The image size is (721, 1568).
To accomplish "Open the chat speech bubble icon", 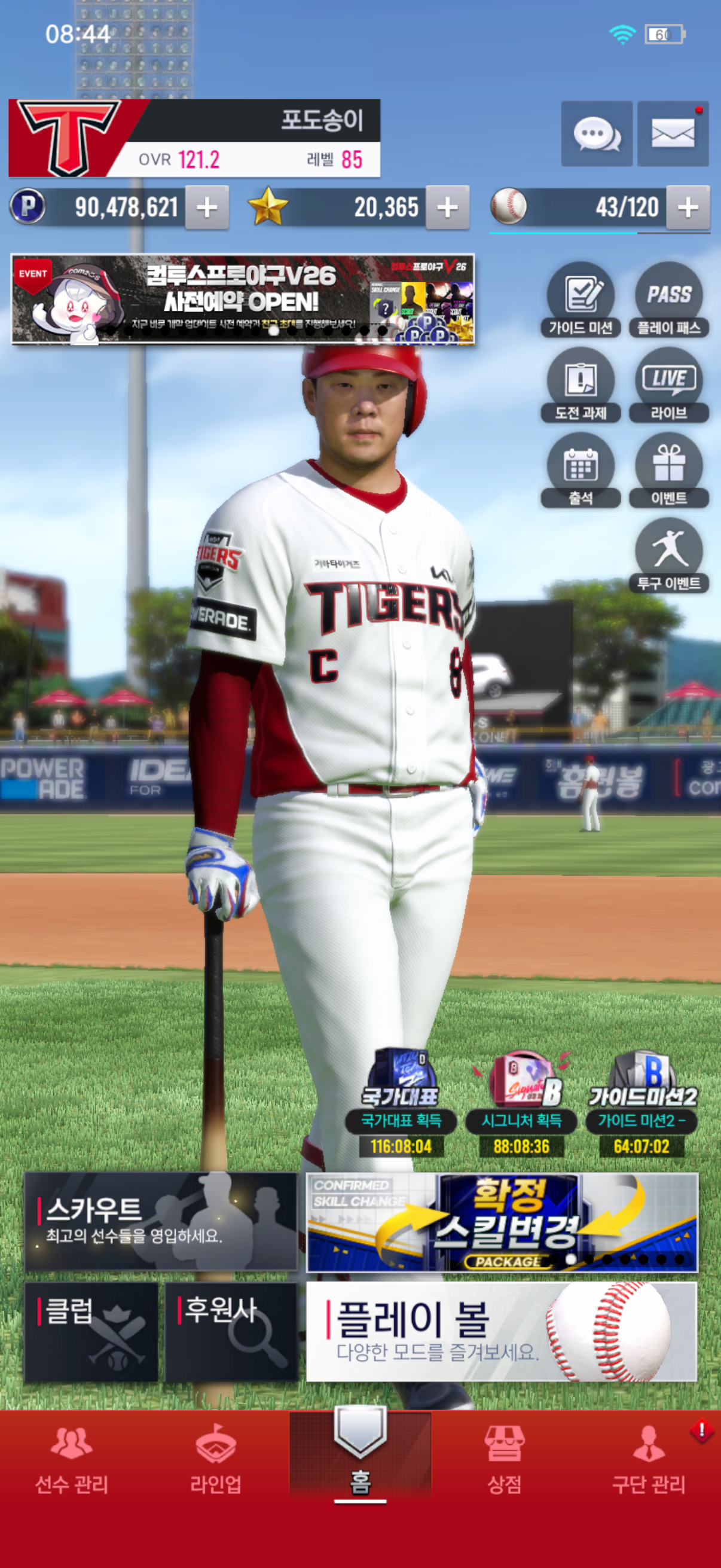I will [x=596, y=134].
